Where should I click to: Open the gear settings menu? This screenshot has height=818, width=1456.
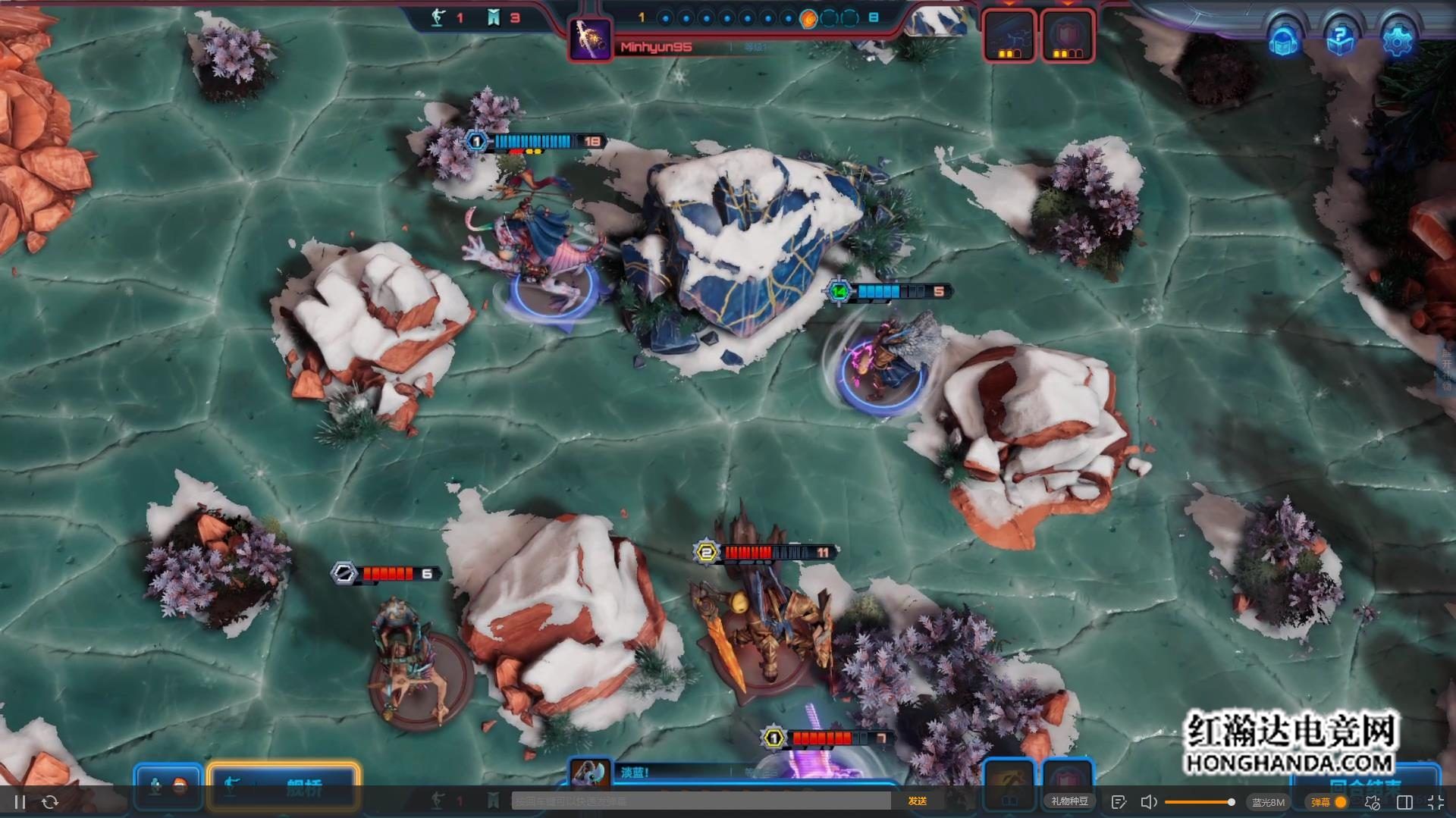[1396, 39]
